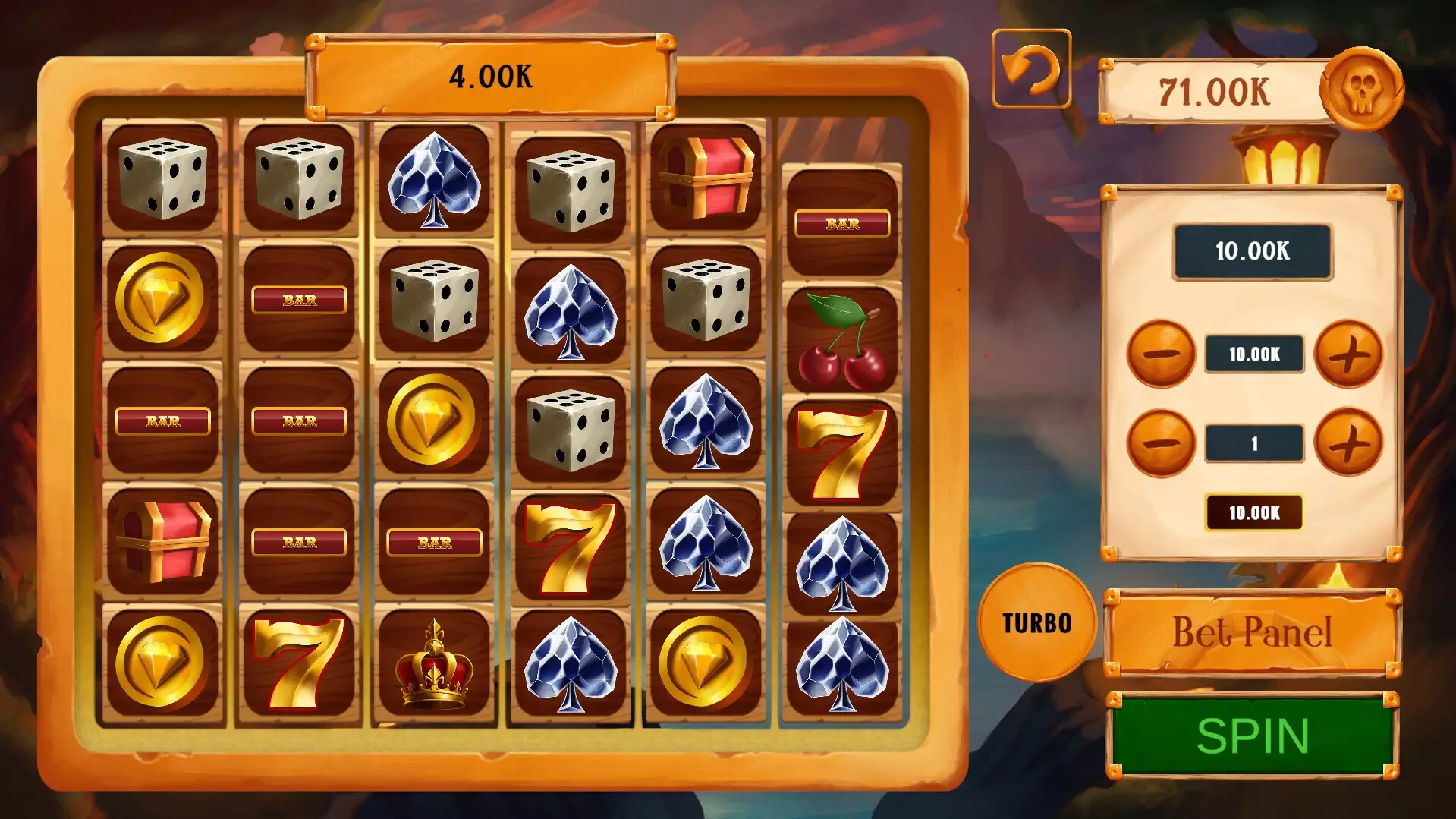
Task: Click the BAR symbol on the first reel
Action: pos(162,420)
